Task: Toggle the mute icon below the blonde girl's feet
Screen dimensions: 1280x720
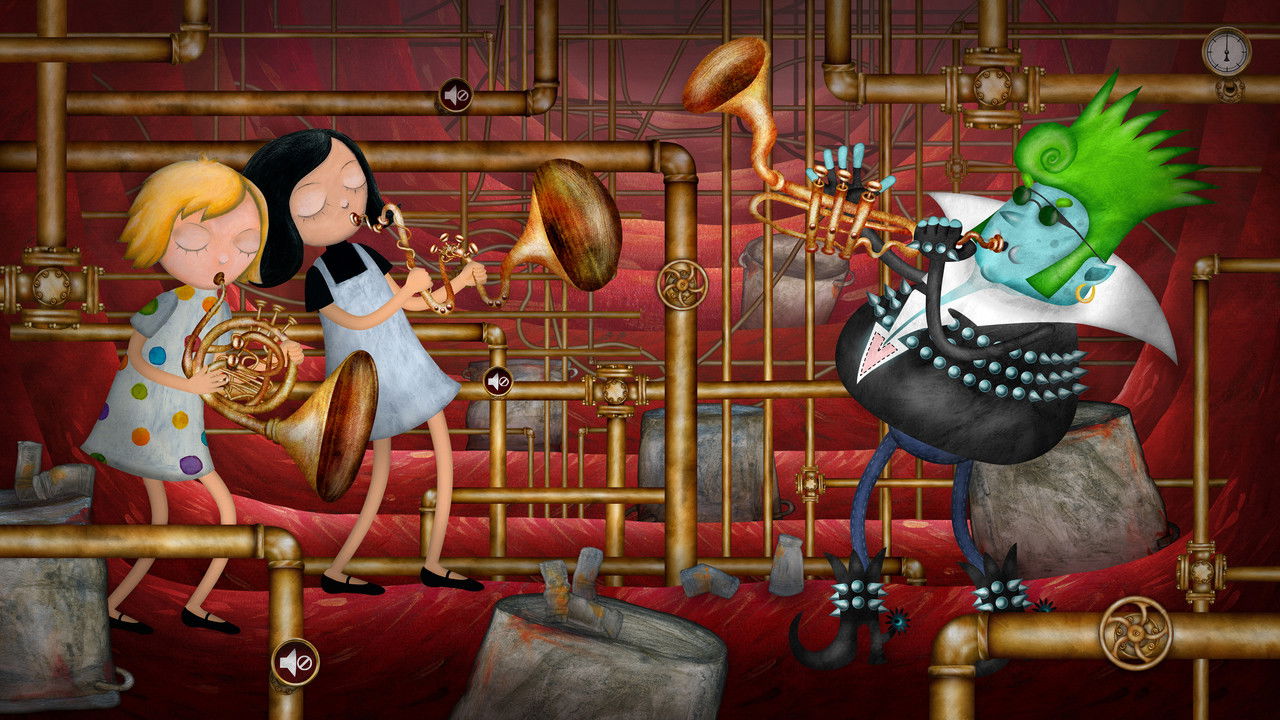Action: (x=295, y=662)
